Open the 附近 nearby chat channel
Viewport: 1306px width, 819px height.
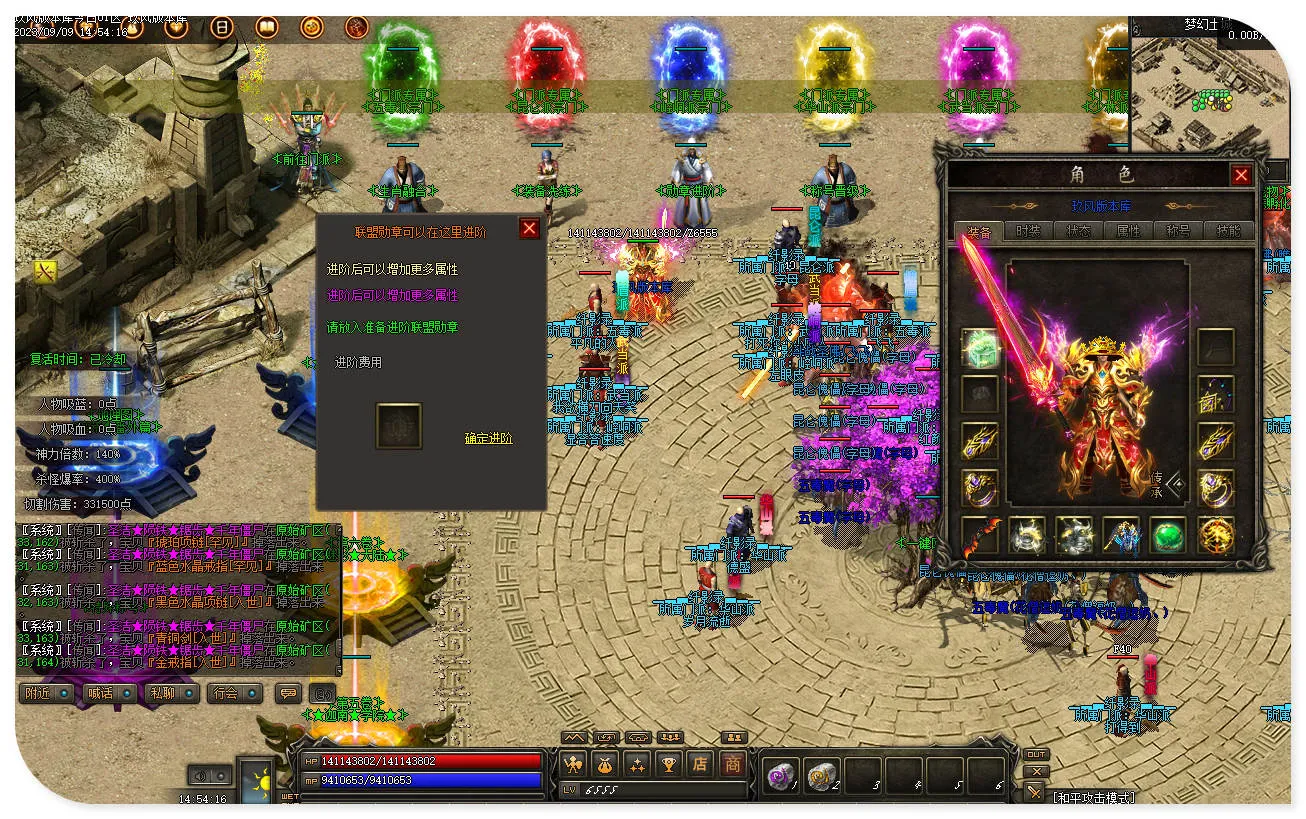(46, 693)
